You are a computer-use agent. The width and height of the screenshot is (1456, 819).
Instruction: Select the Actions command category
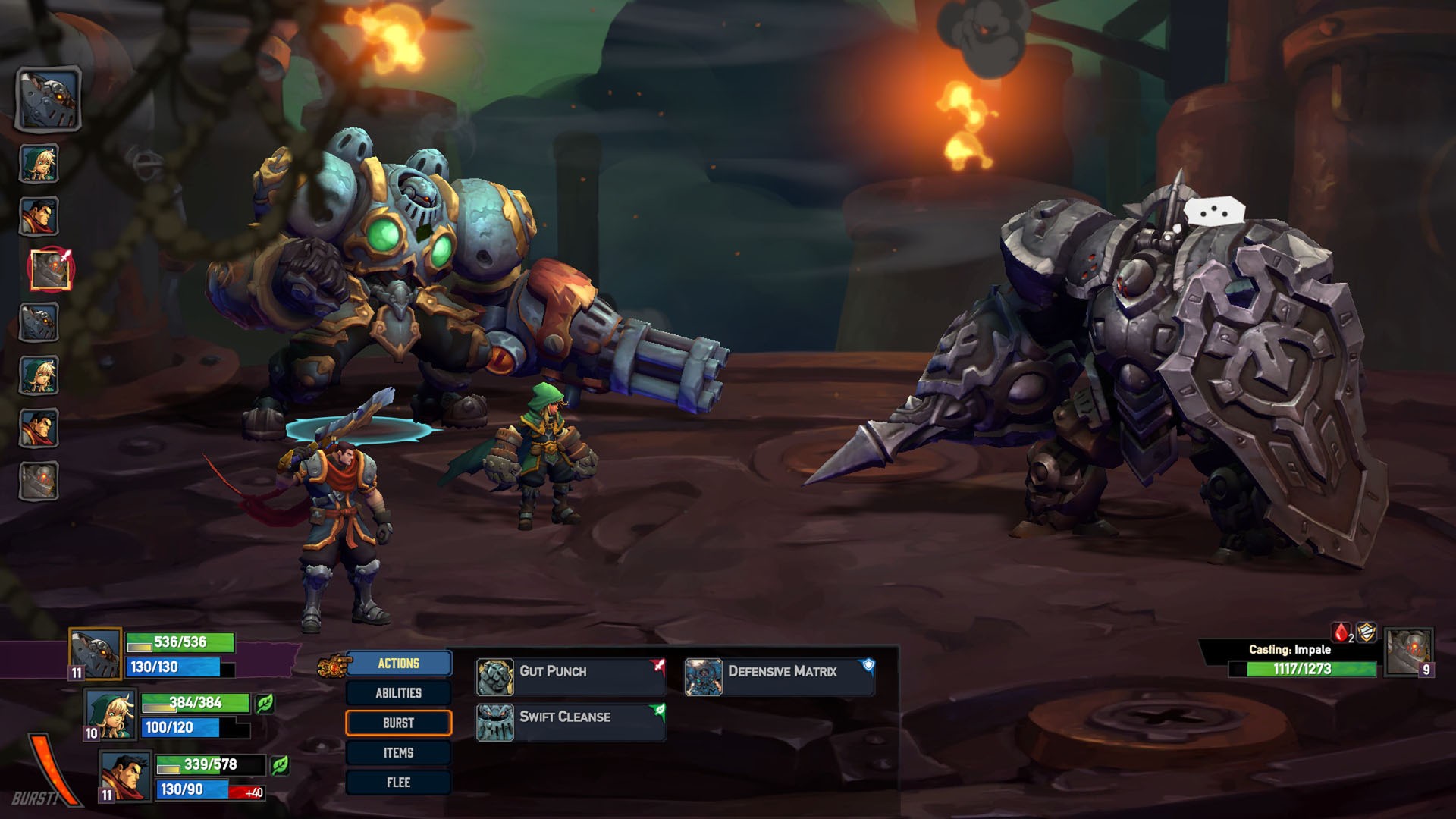[398, 664]
